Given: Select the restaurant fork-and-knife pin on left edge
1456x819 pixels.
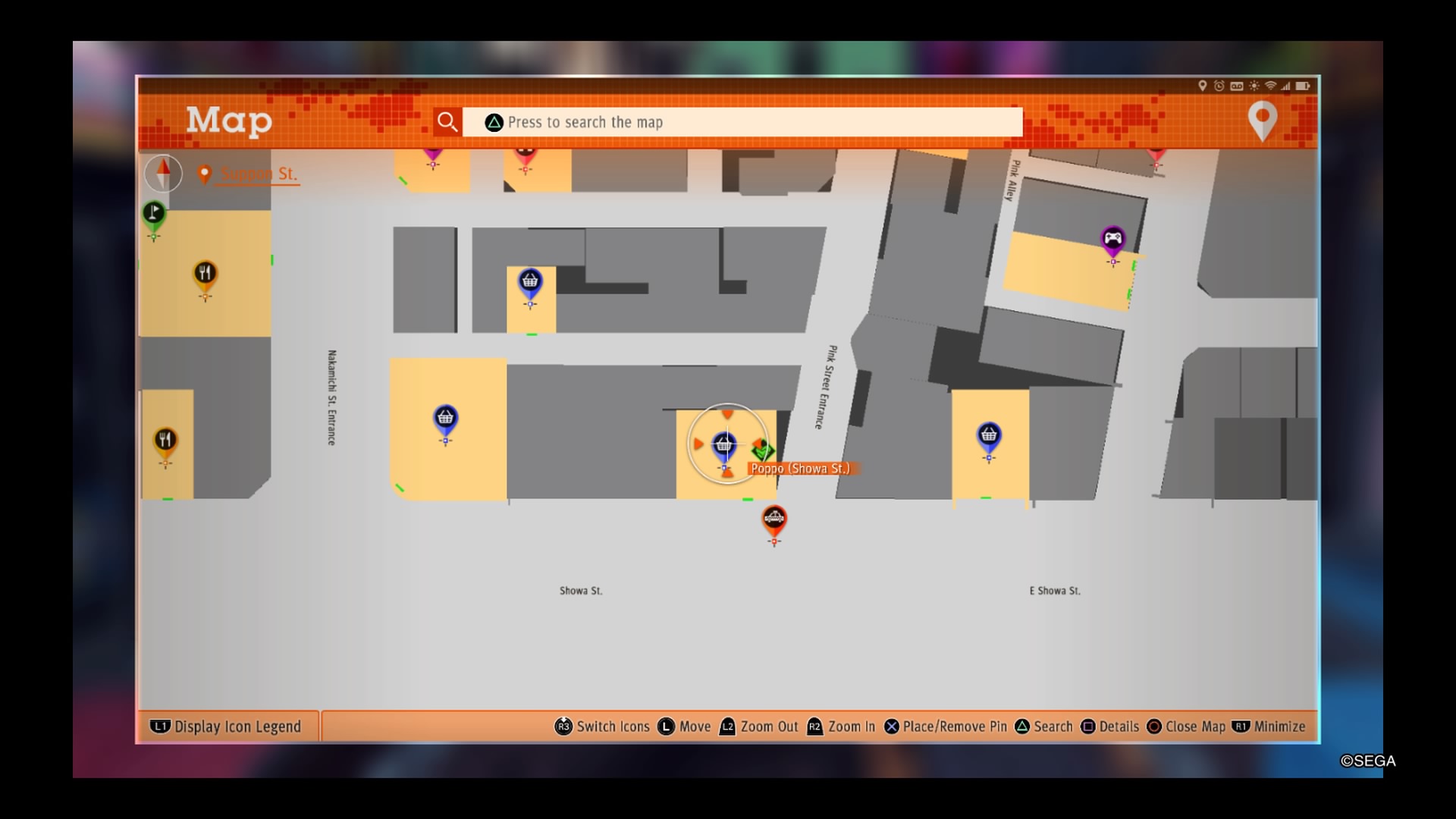Looking at the screenshot, I should click(x=165, y=438).
